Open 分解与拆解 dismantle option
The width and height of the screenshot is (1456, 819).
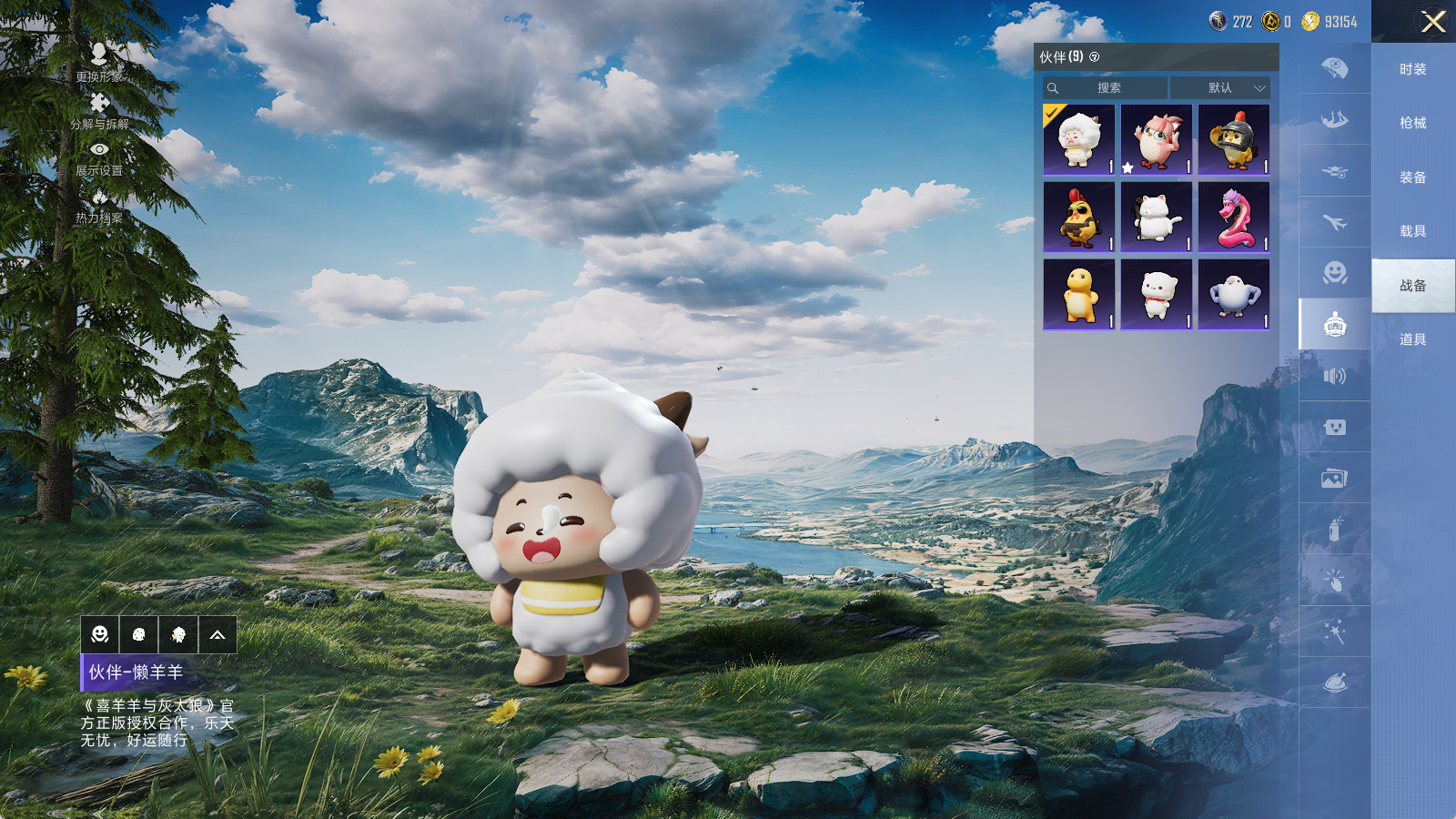pos(99,110)
